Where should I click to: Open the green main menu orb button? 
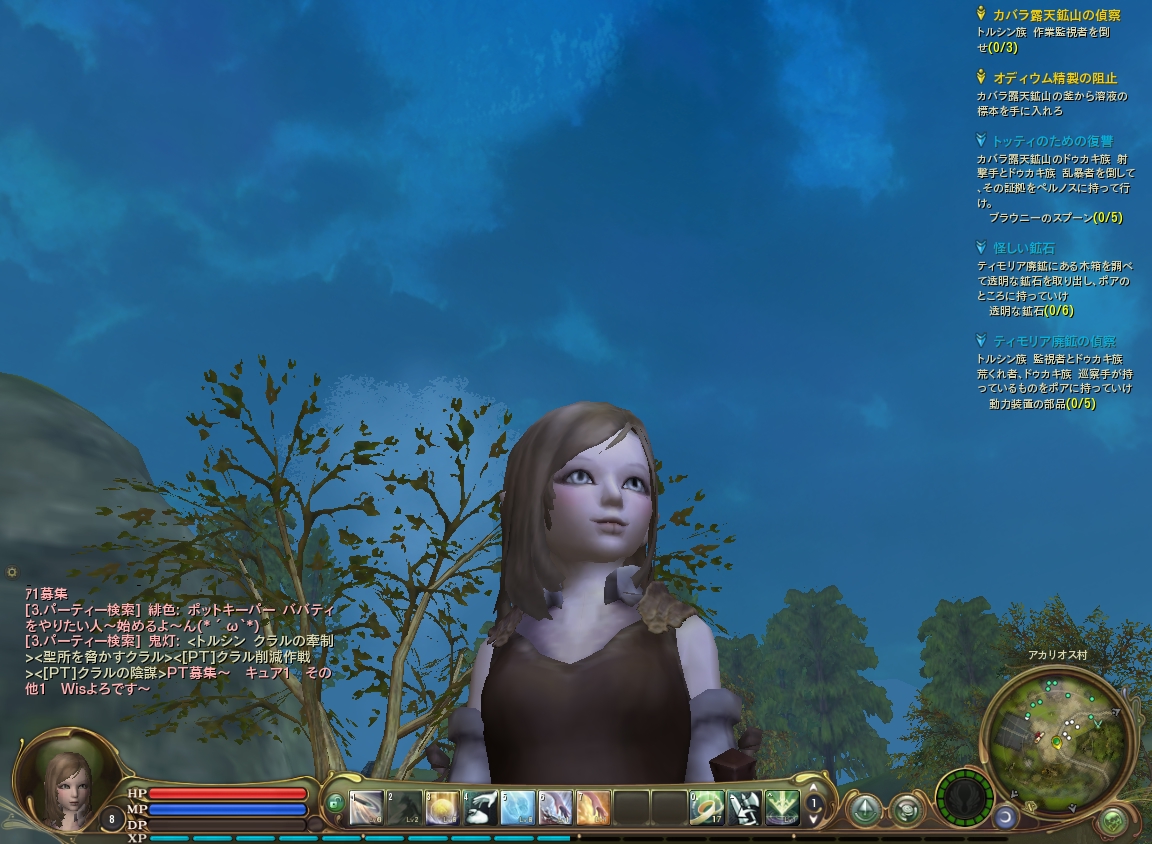tap(1112, 822)
